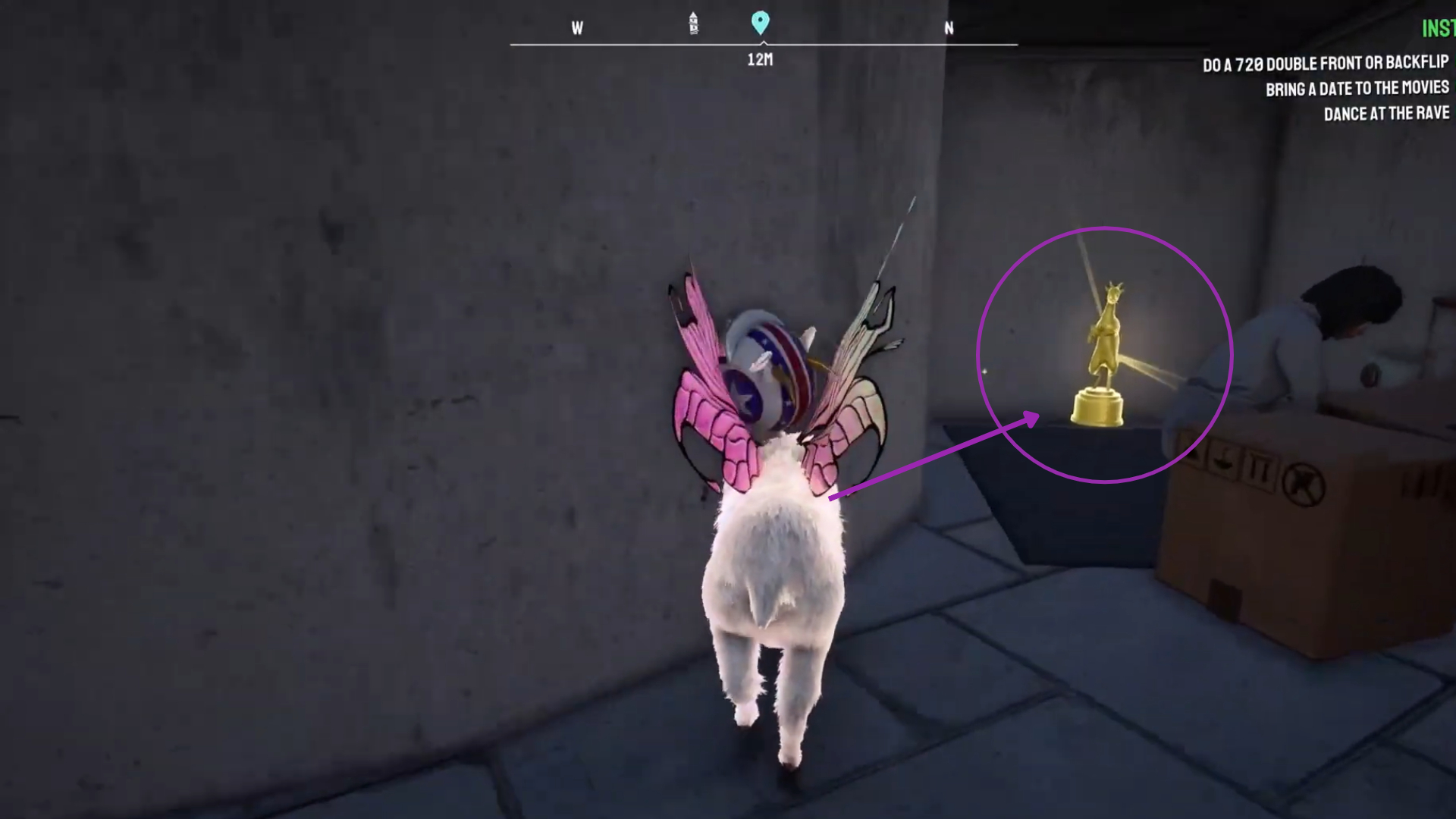Select the lighthouse marker on the compass bar
This screenshot has width=1456, height=819.
point(692,24)
